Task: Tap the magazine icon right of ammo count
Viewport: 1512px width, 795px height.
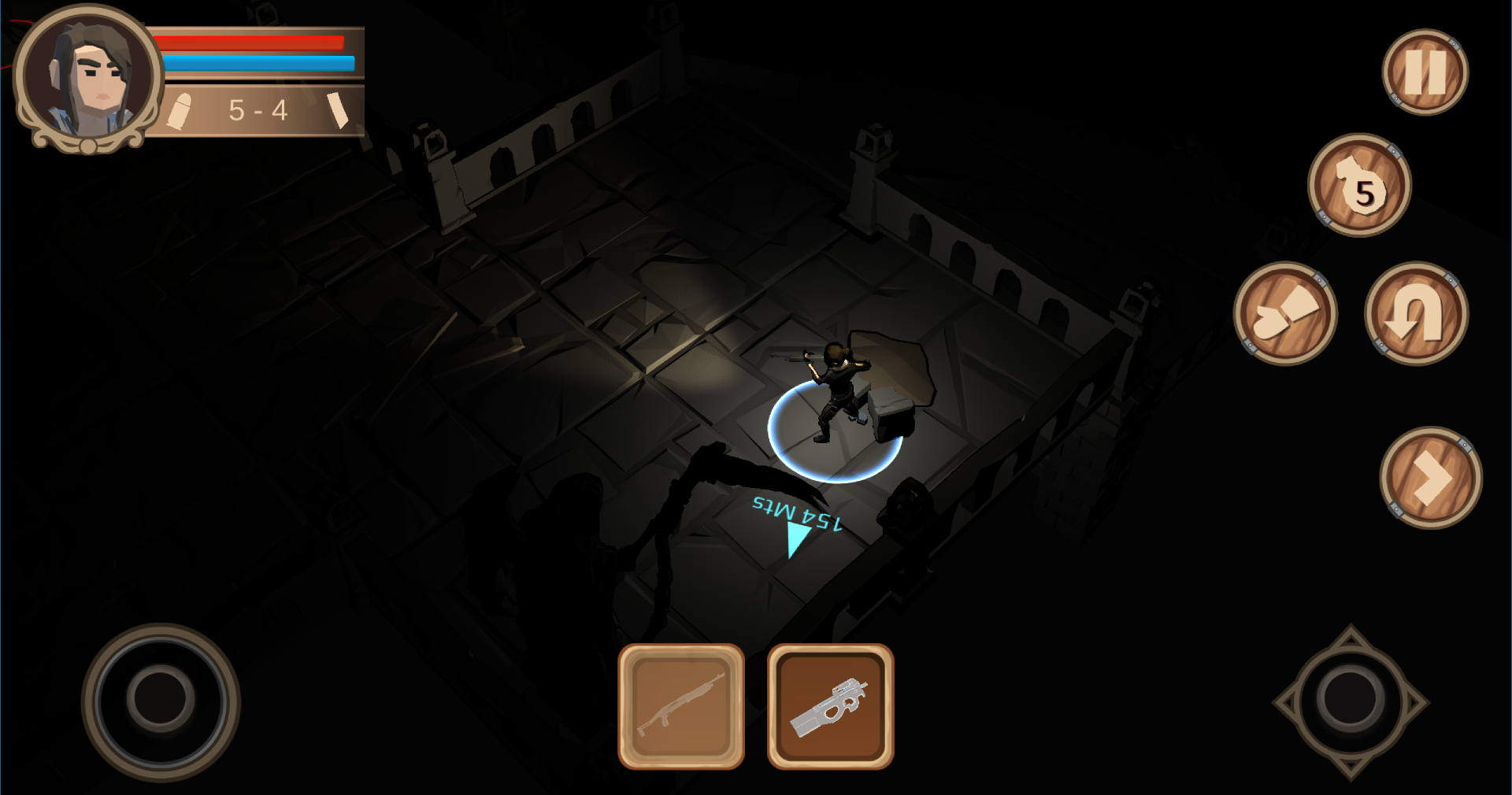Action: click(339, 110)
